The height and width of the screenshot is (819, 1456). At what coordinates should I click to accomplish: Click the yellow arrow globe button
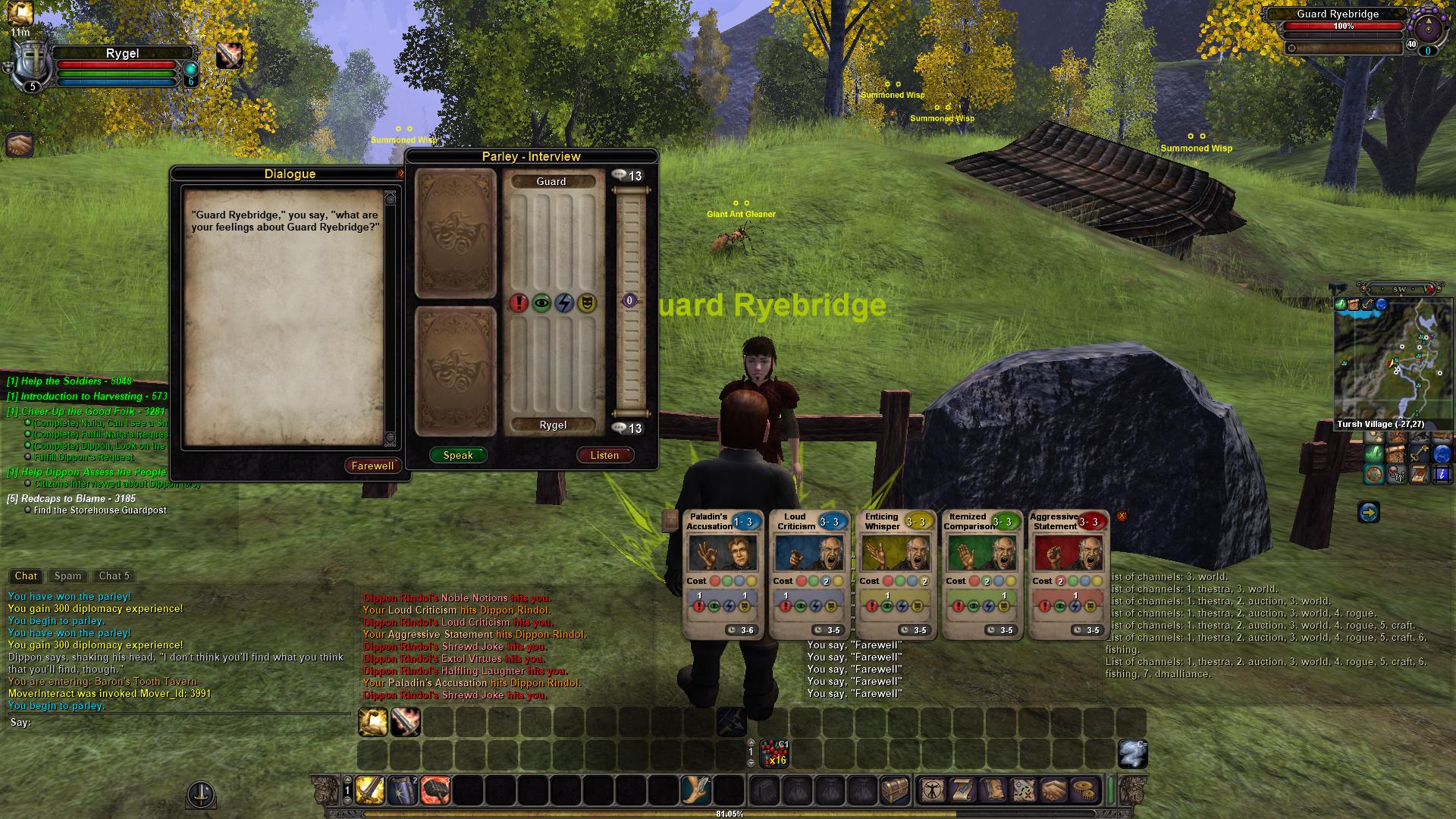point(1368,513)
